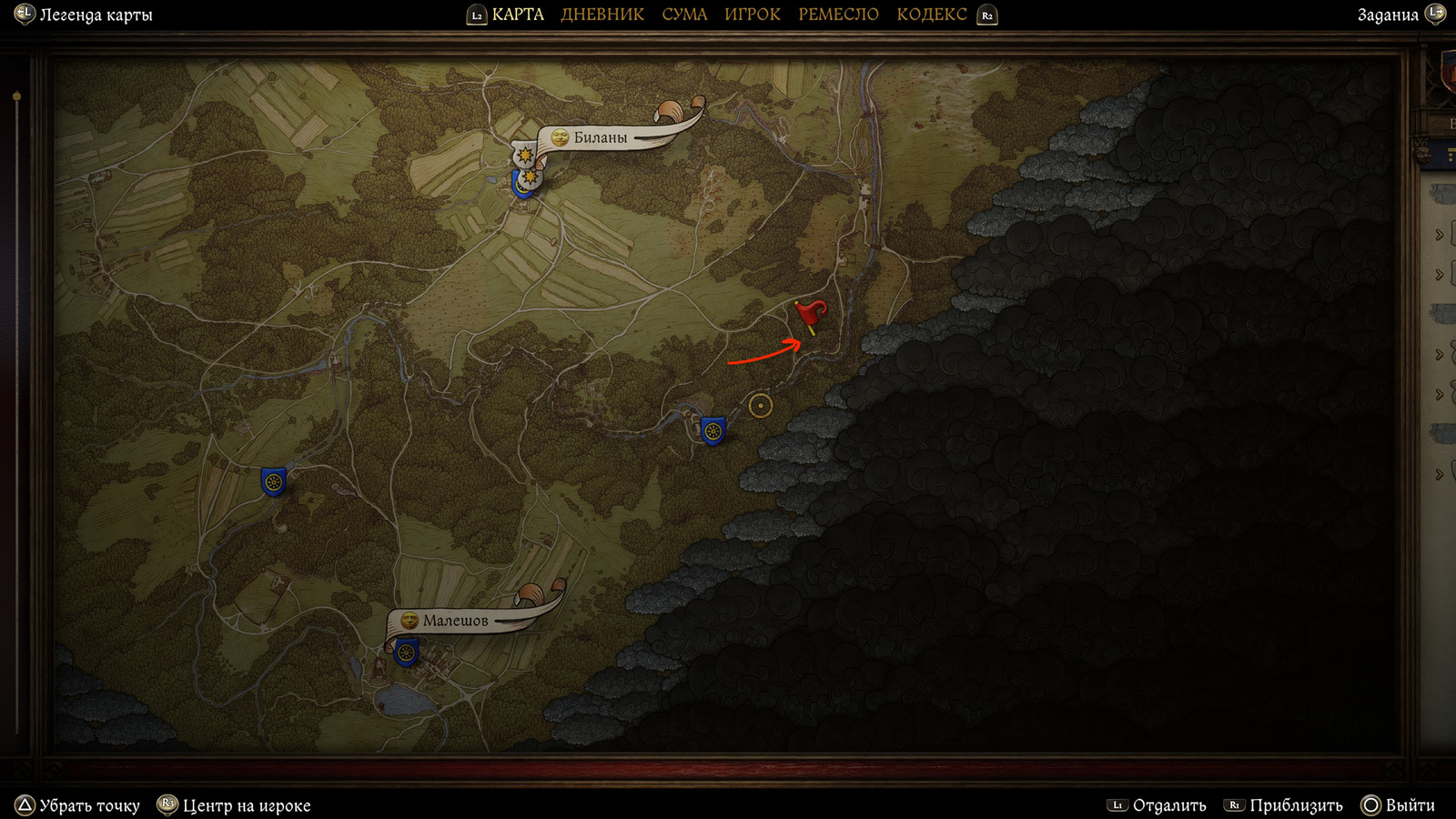Exit the map via Выйти
The height and width of the screenshot is (819, 1456).
click(x=1410, y=805)
